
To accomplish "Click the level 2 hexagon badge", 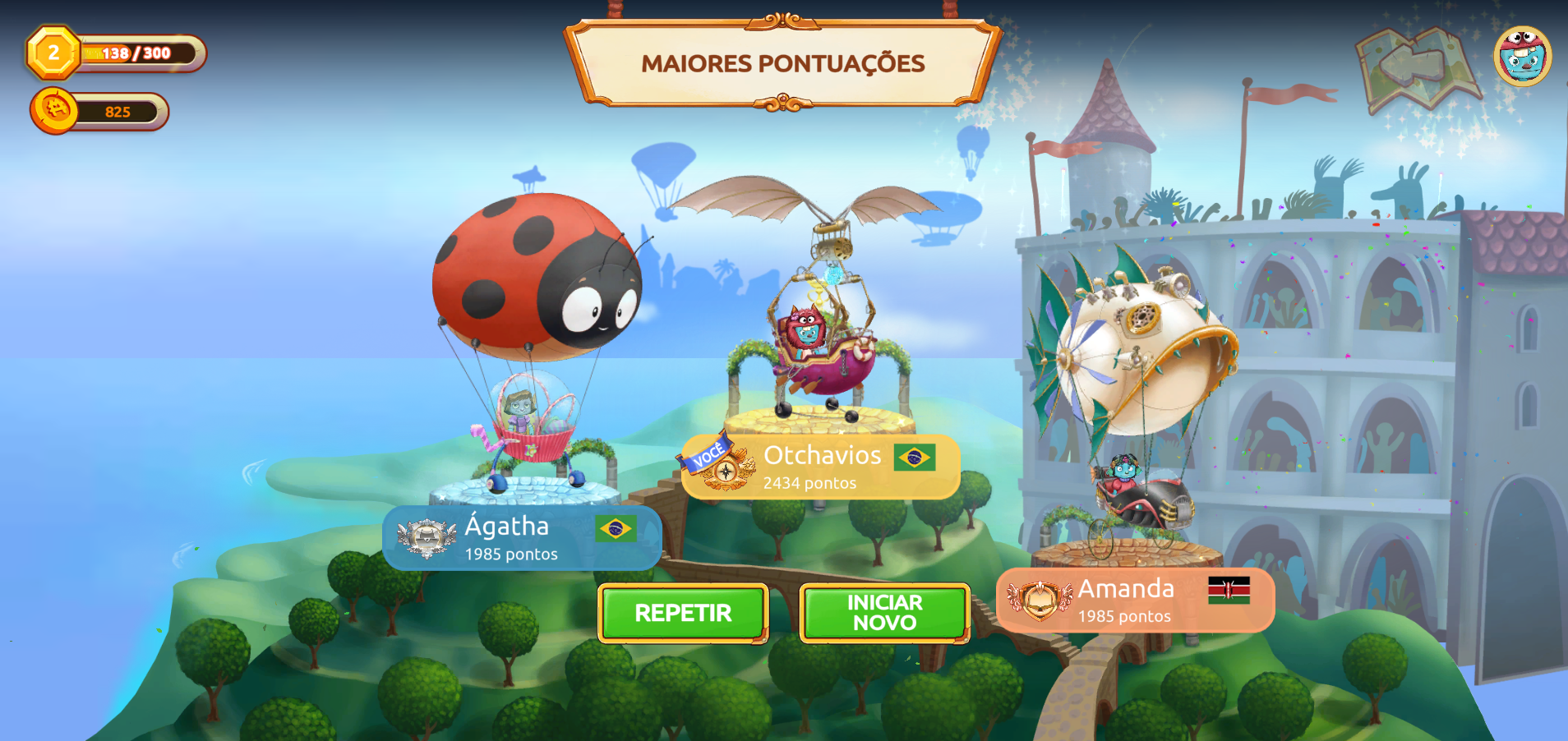I will point(53,53).
